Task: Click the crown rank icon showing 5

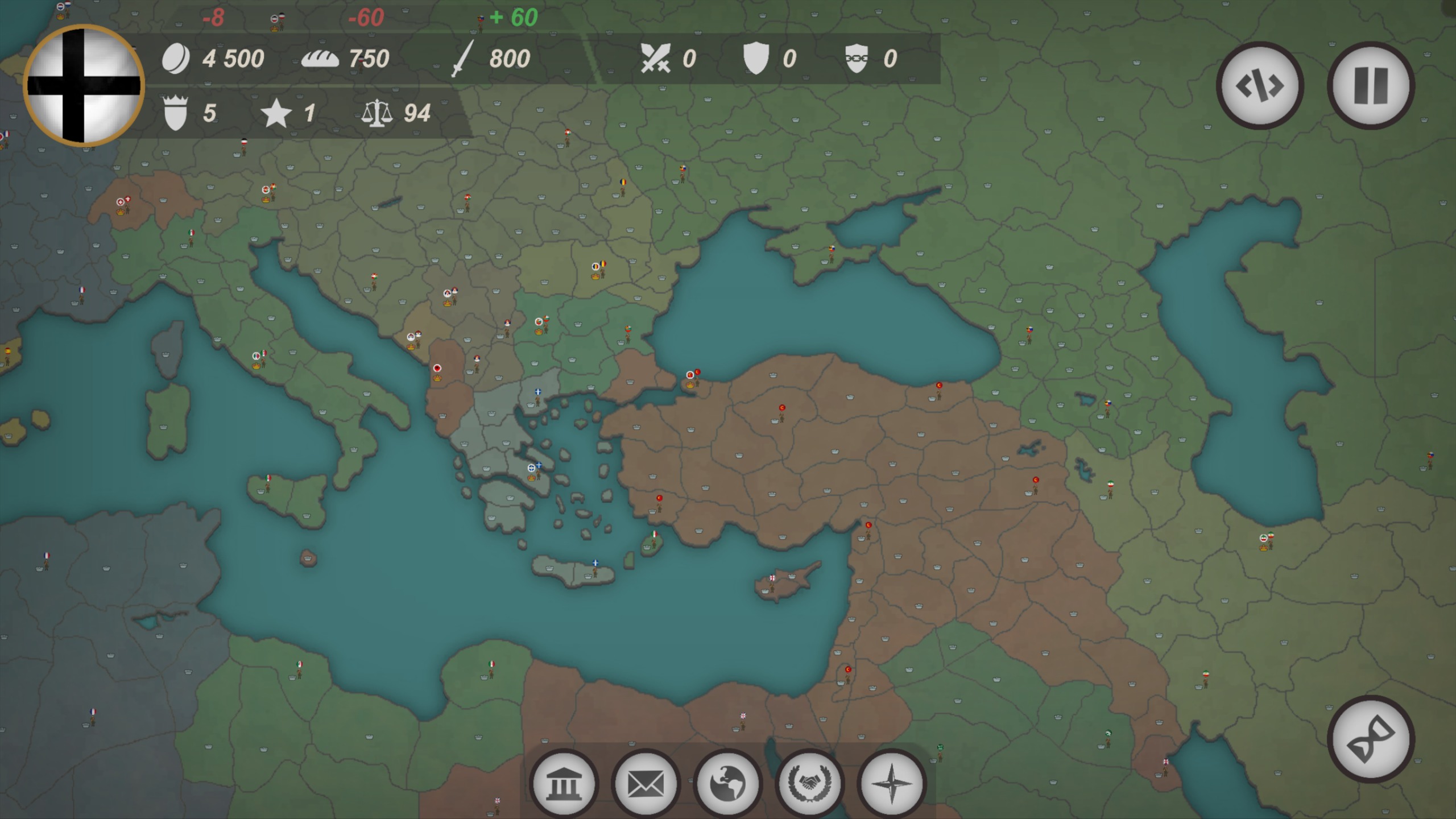Action: click(176, 114)
